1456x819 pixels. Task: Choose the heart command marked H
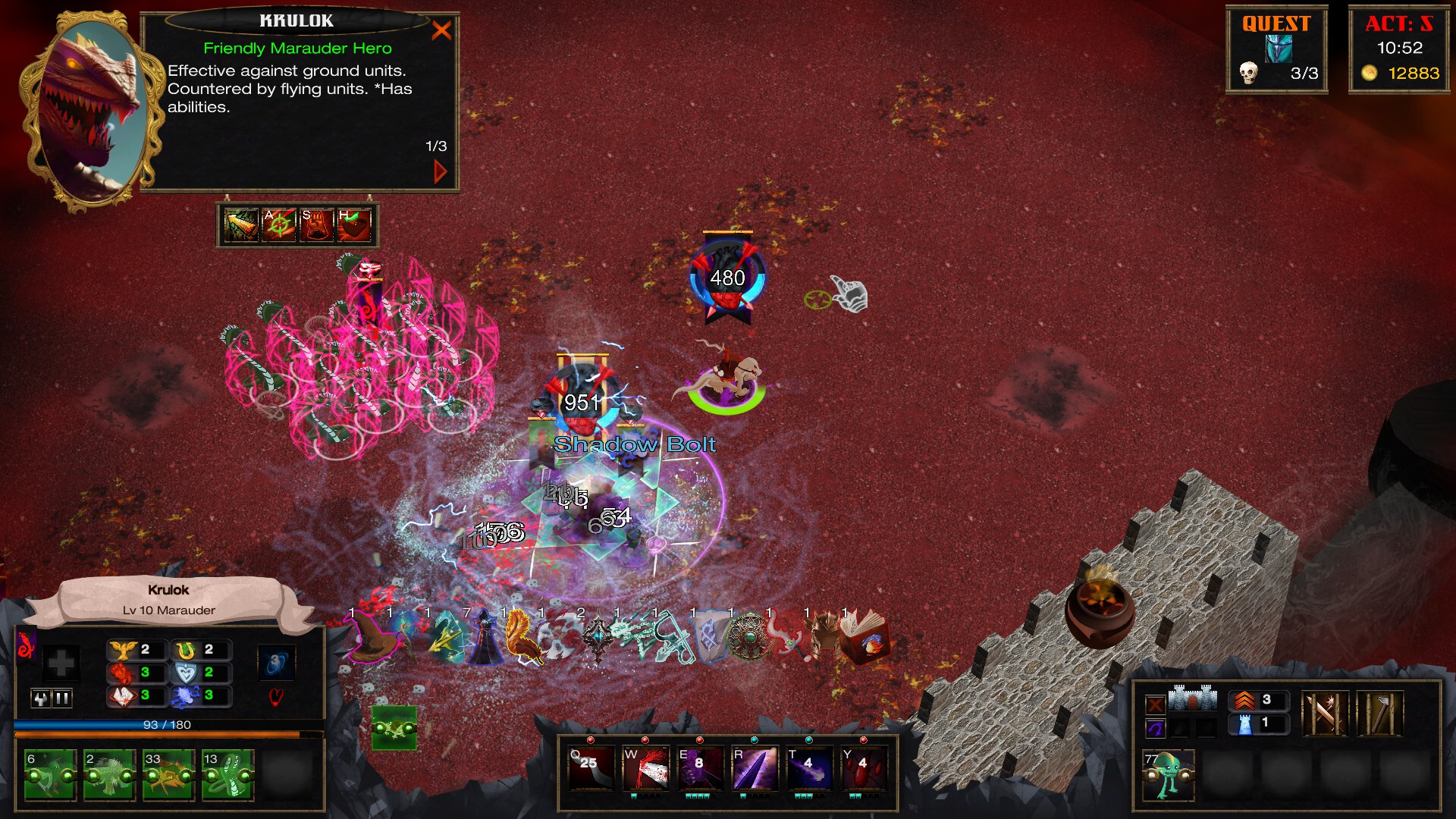tap(354, 225)
